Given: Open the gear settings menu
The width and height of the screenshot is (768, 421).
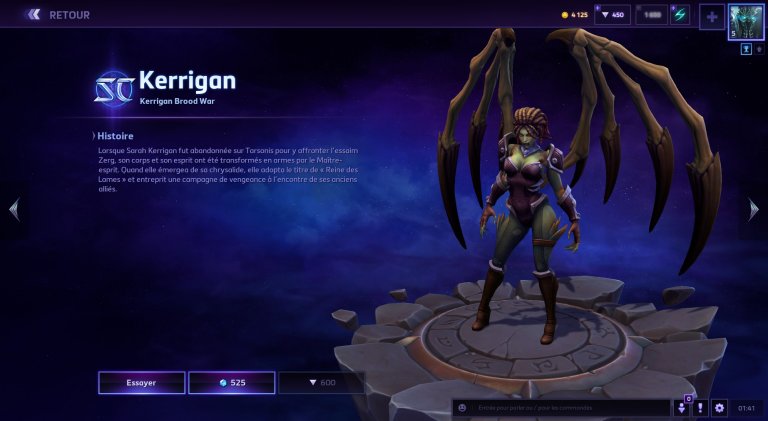Looking at the screenshot, I should click(x=719, y=408).
